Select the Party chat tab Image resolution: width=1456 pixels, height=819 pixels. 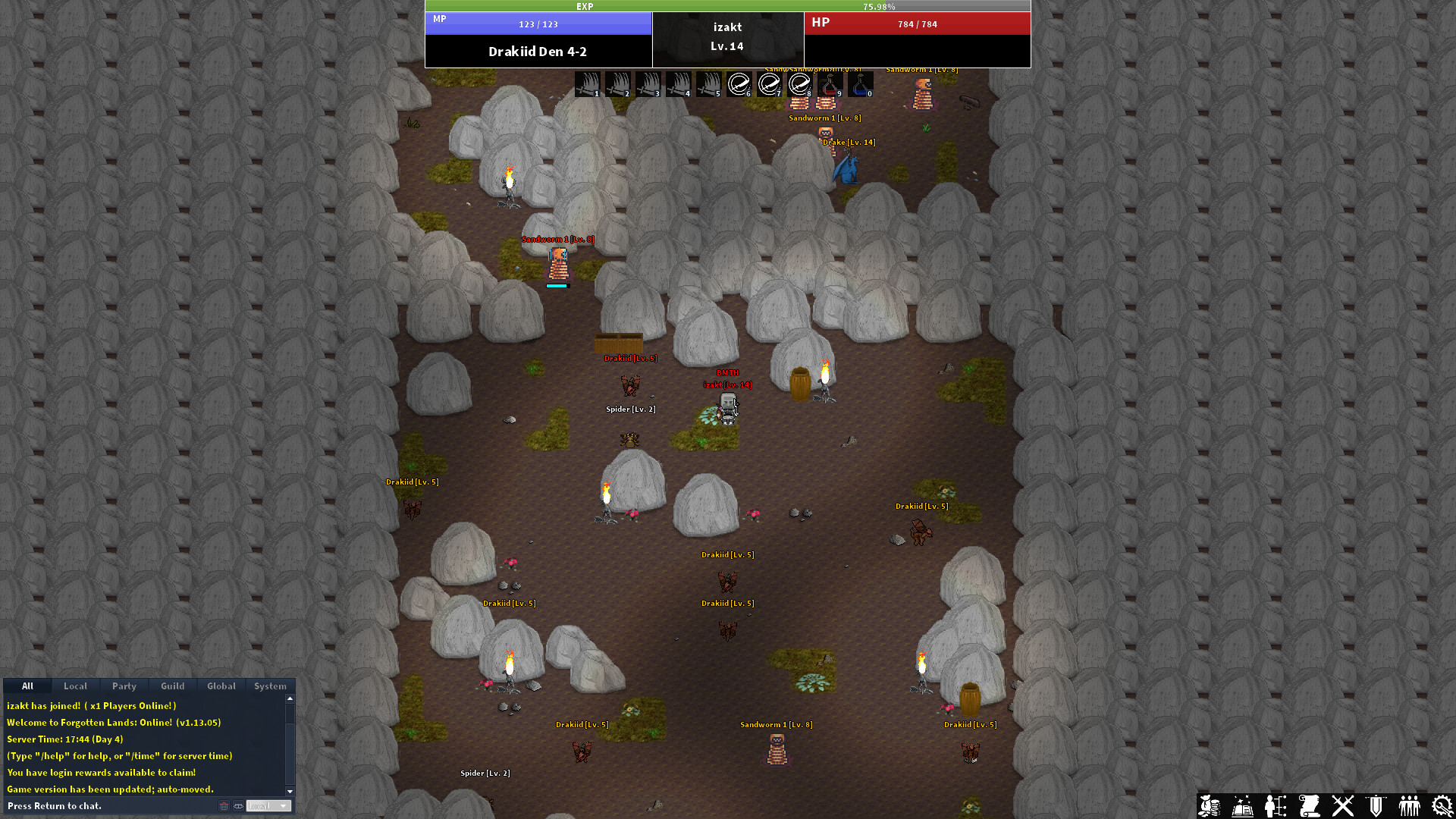click(x=124, y=686)
